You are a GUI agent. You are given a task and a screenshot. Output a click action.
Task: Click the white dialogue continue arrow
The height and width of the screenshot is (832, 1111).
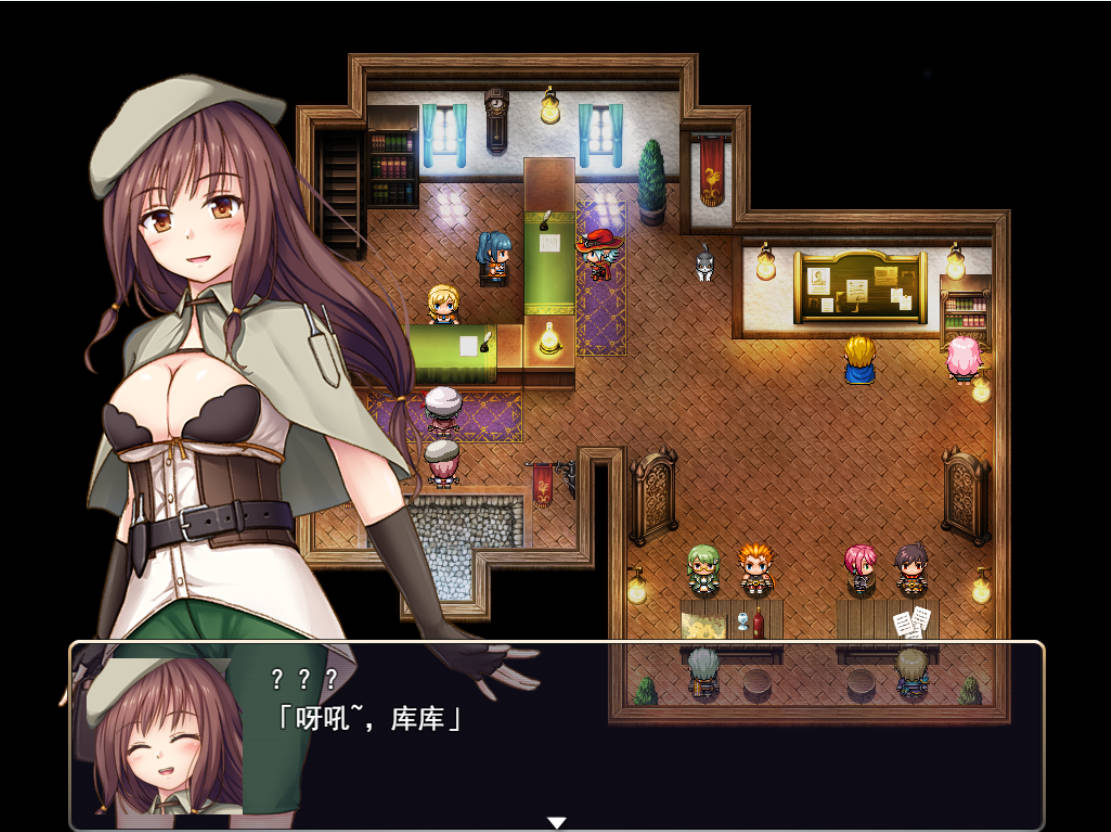(556, 822)
